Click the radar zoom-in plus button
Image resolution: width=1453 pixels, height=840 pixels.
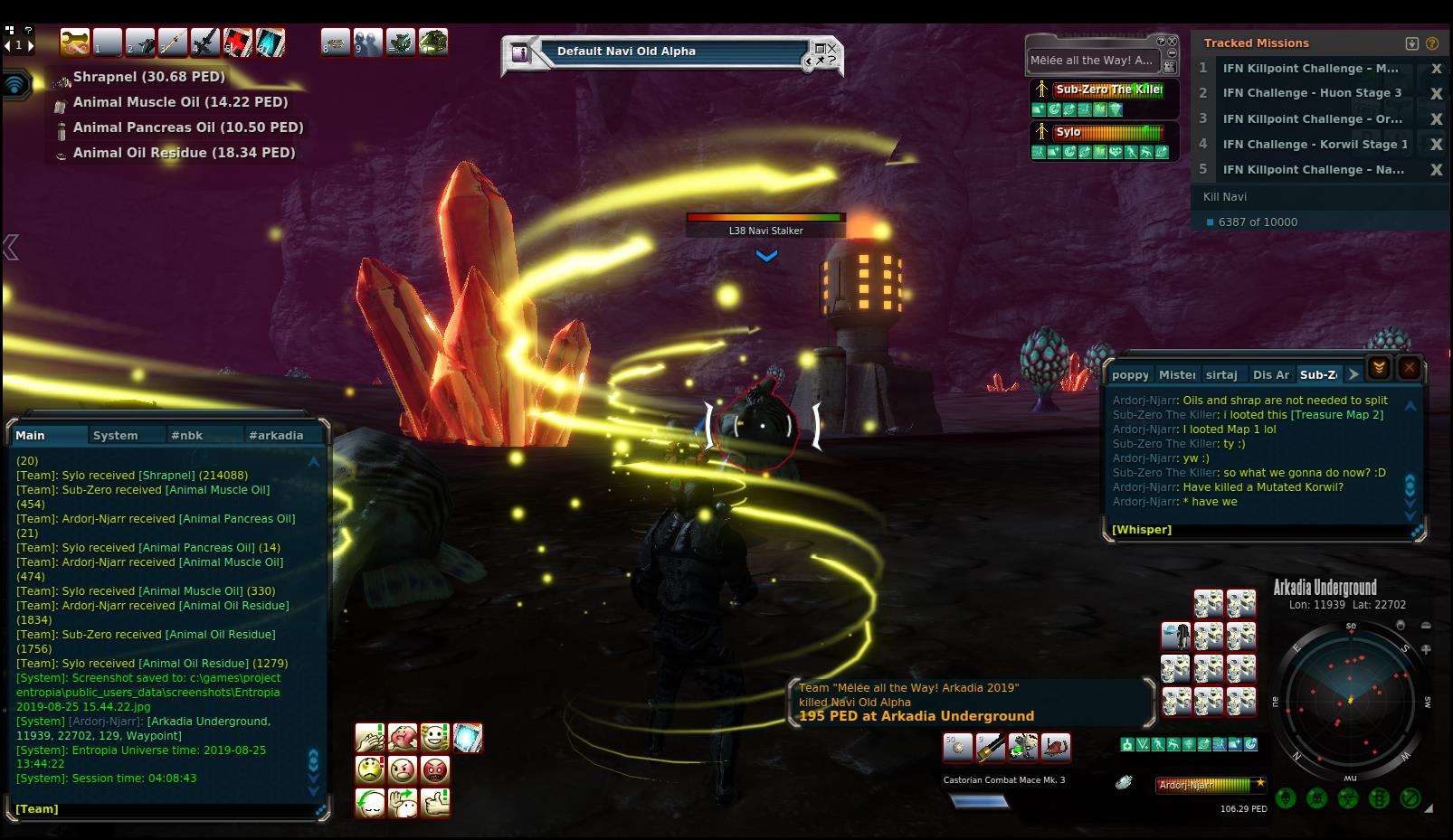pyautogui.click(x=1426, y=649)
